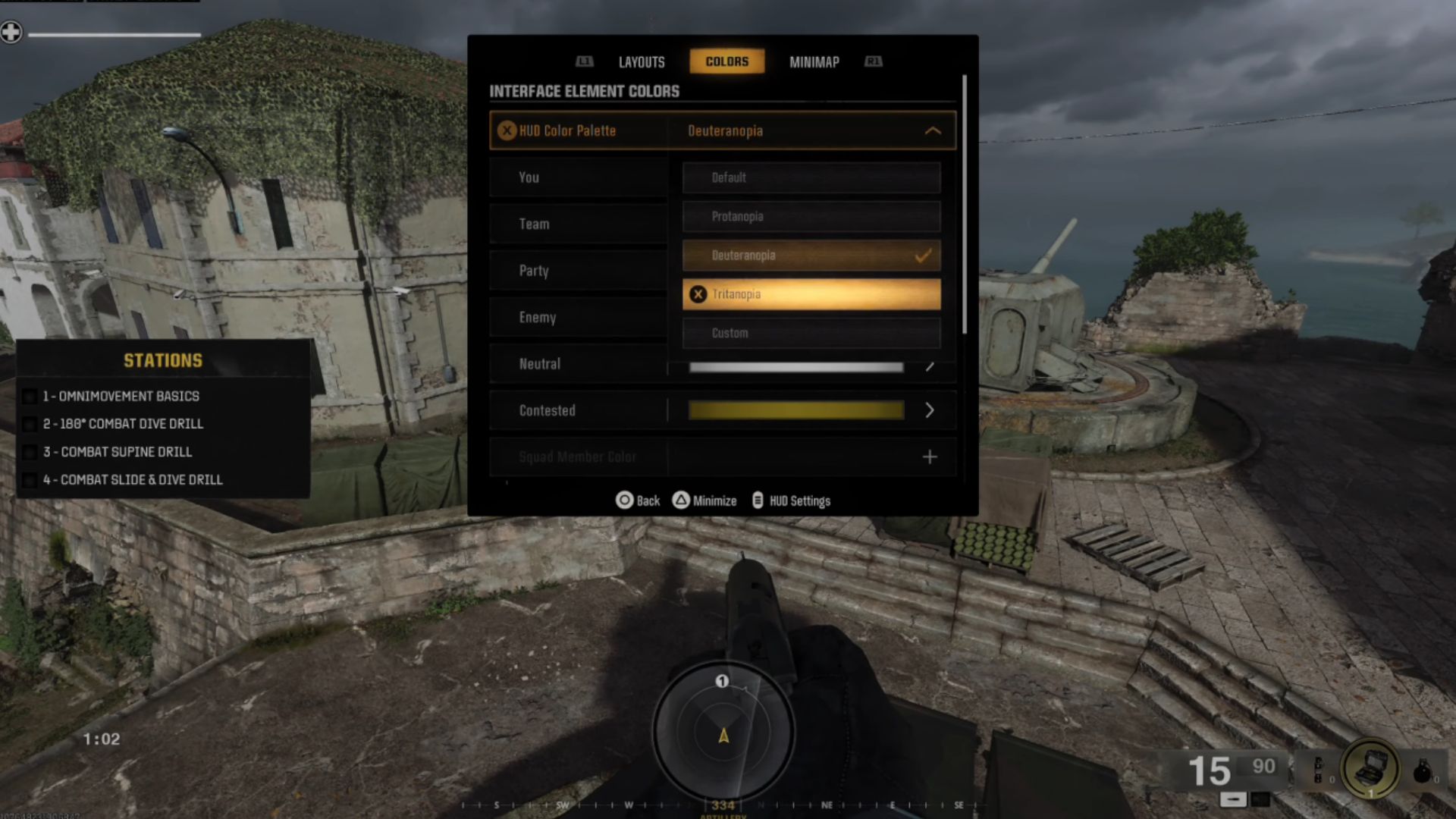Click the X button icon on HUD Color Palette
This screenshot has height=819, width=1456.
click(506, 130)
